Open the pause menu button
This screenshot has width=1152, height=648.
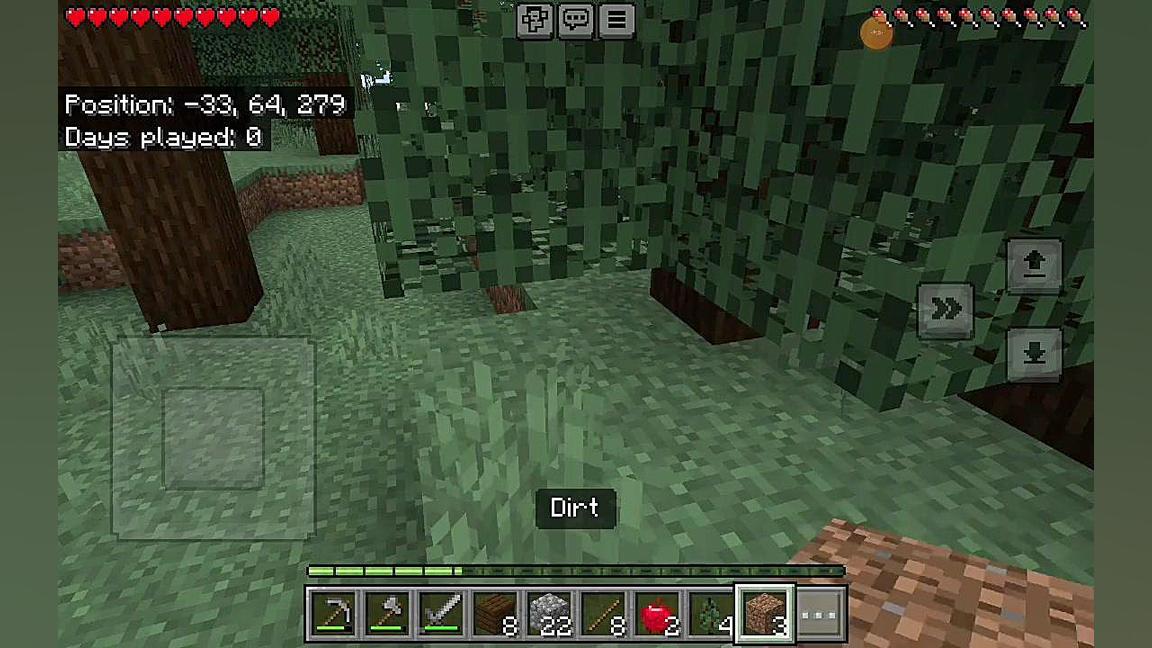click(x=617, y=20)
